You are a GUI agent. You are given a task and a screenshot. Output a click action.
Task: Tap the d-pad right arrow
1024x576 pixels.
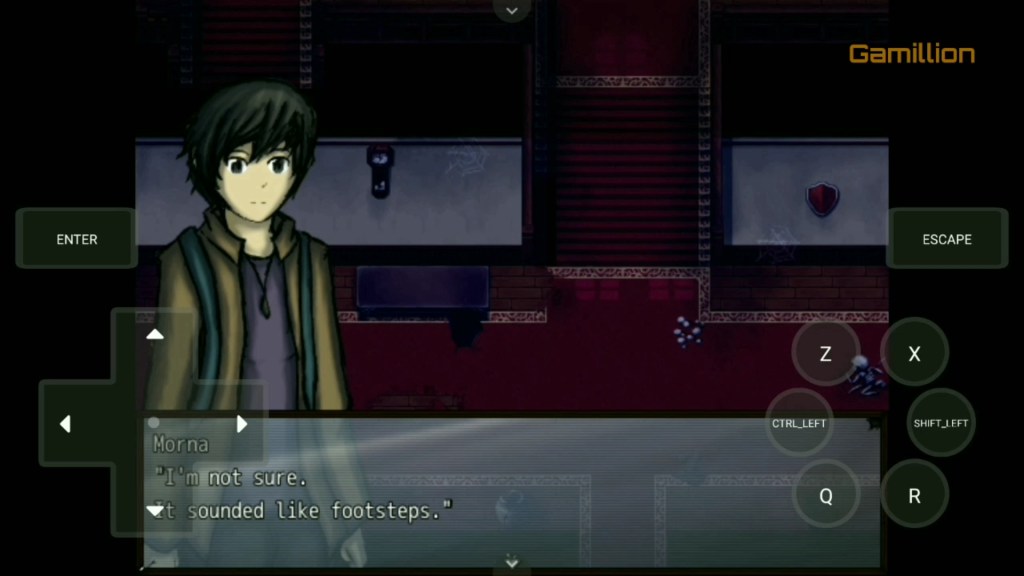pyautogui.click(x=242, y=424)
